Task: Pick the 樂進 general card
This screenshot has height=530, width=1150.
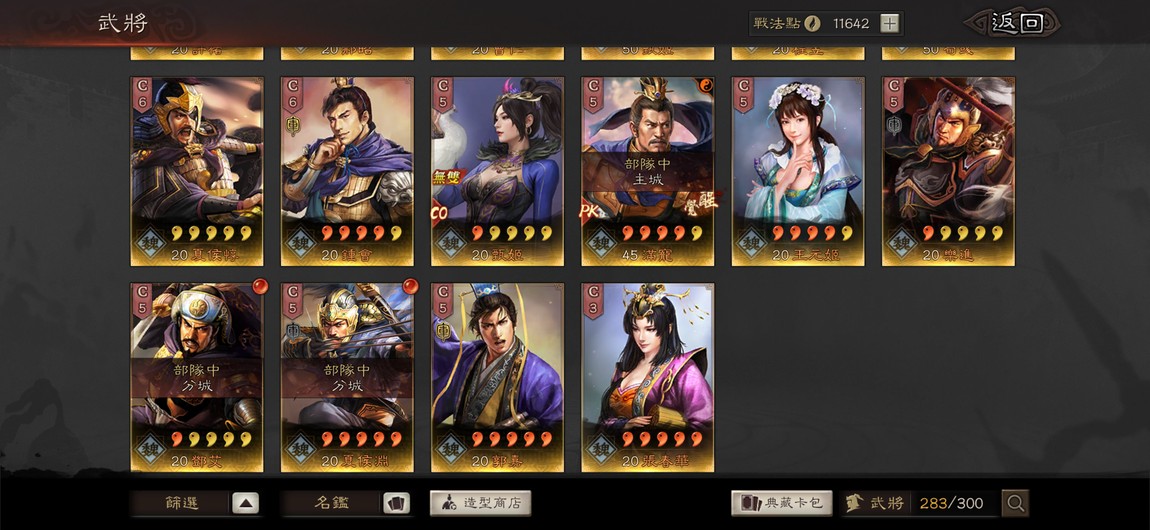Action: 948,171
